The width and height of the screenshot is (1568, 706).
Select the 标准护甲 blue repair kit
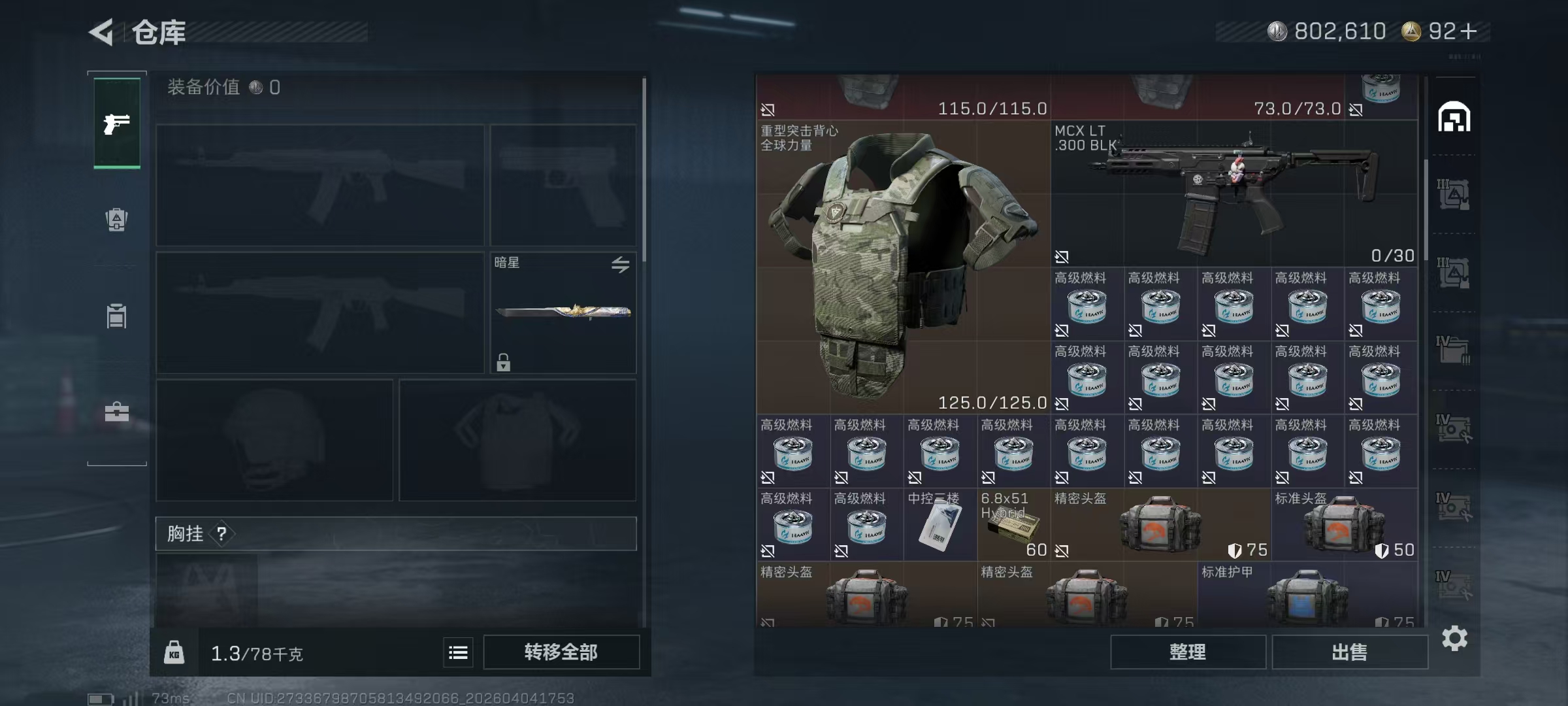1307,596
